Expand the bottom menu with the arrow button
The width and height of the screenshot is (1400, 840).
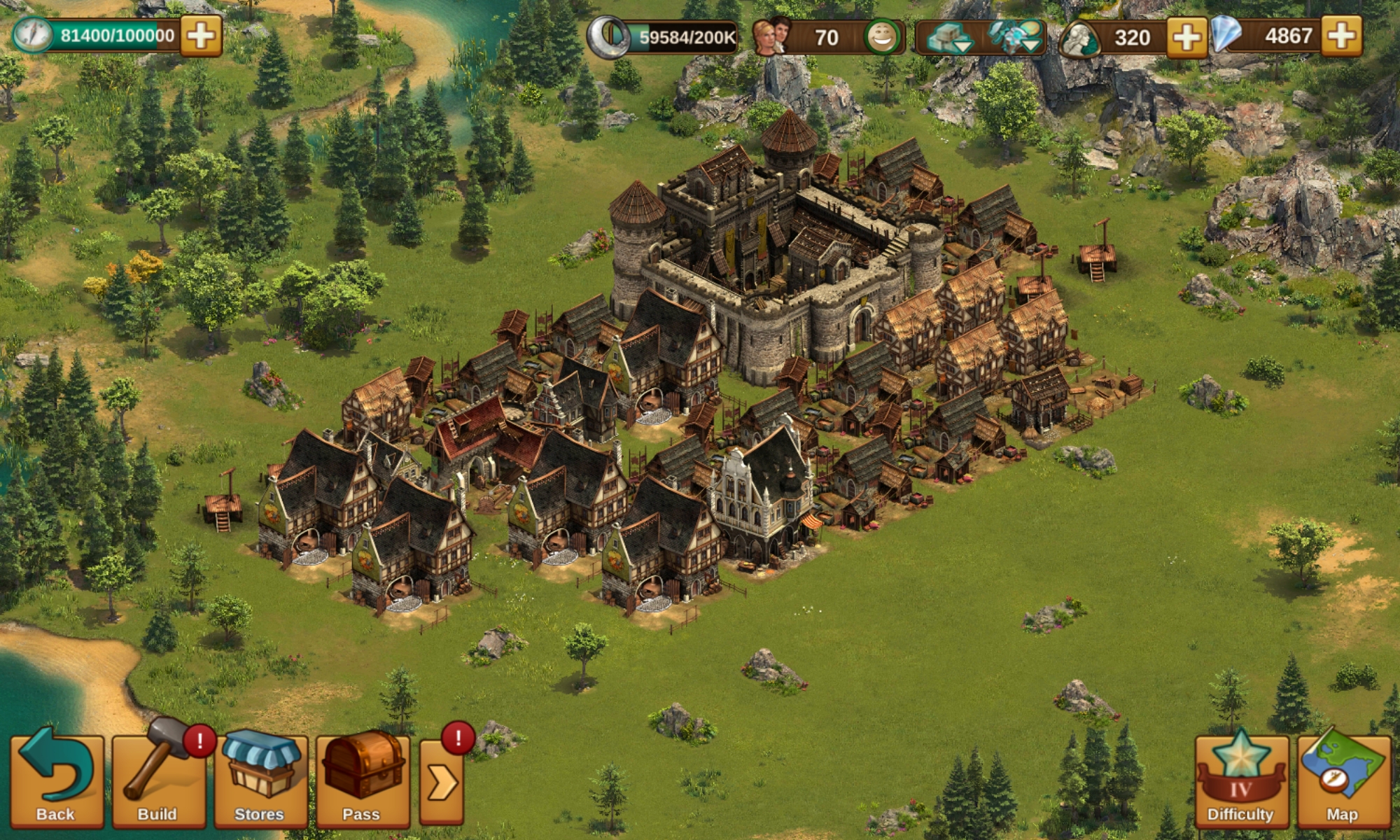pos(442,782)
